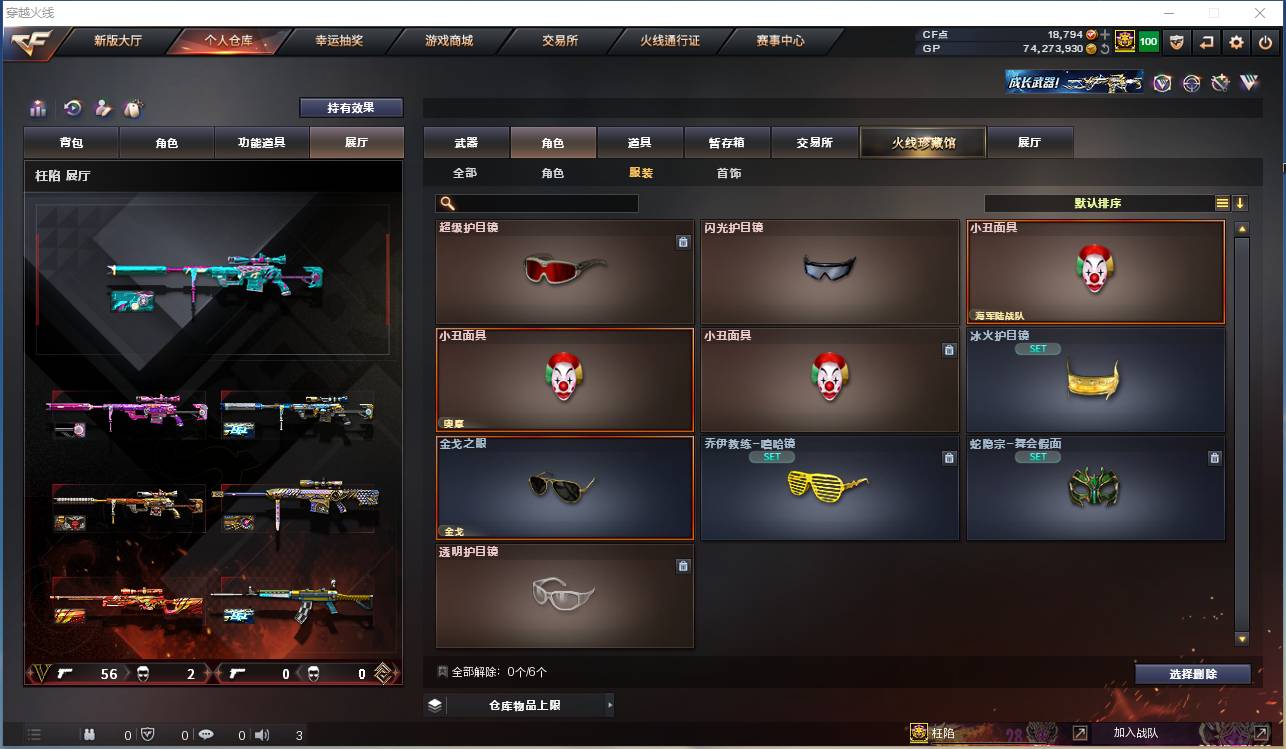Image resolution: width=1286 pixels, height=749 pixels.
Task: Click the power/logout icon at top right
Action: tap(1263, 42)
